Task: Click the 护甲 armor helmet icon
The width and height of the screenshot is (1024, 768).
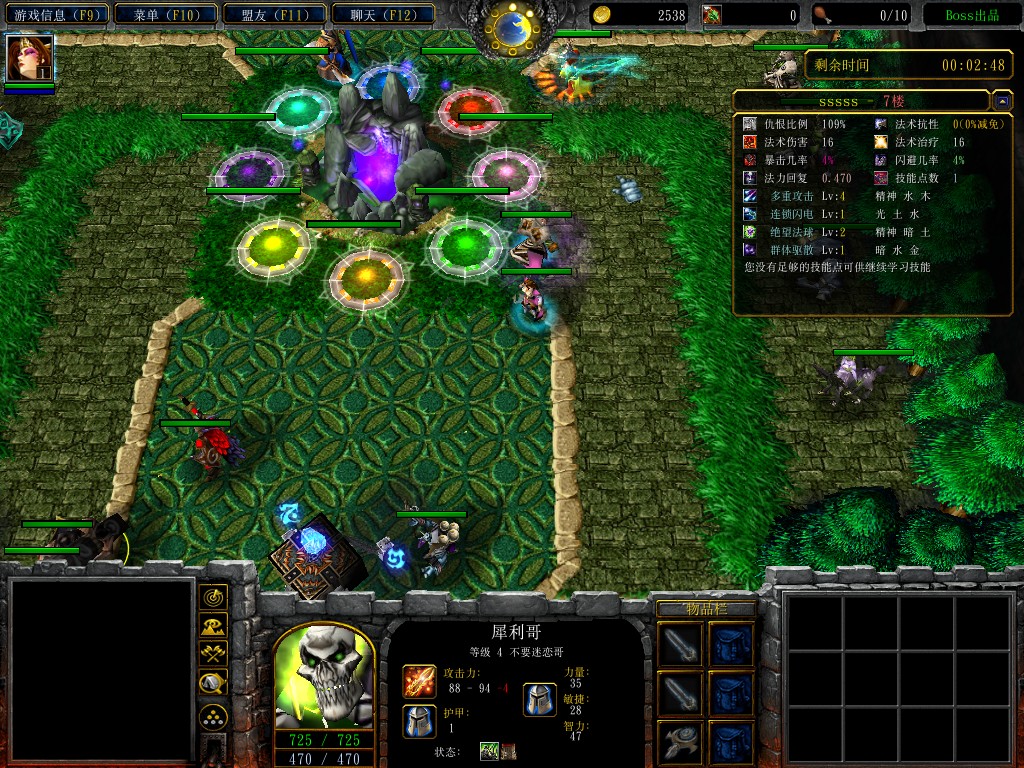Action: pos(419,720)
